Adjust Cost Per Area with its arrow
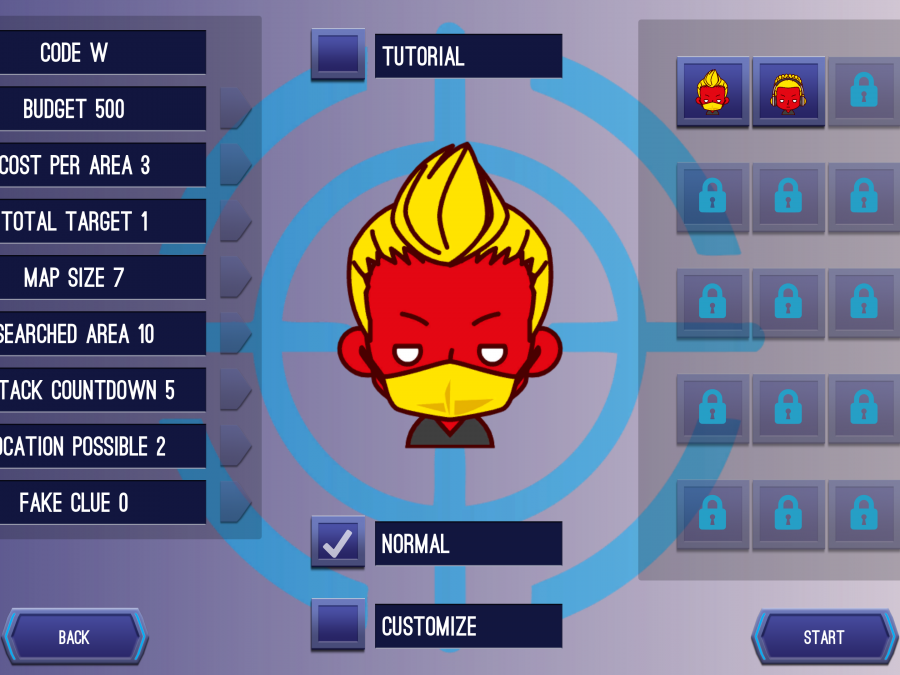 click(x=234, y=165)
